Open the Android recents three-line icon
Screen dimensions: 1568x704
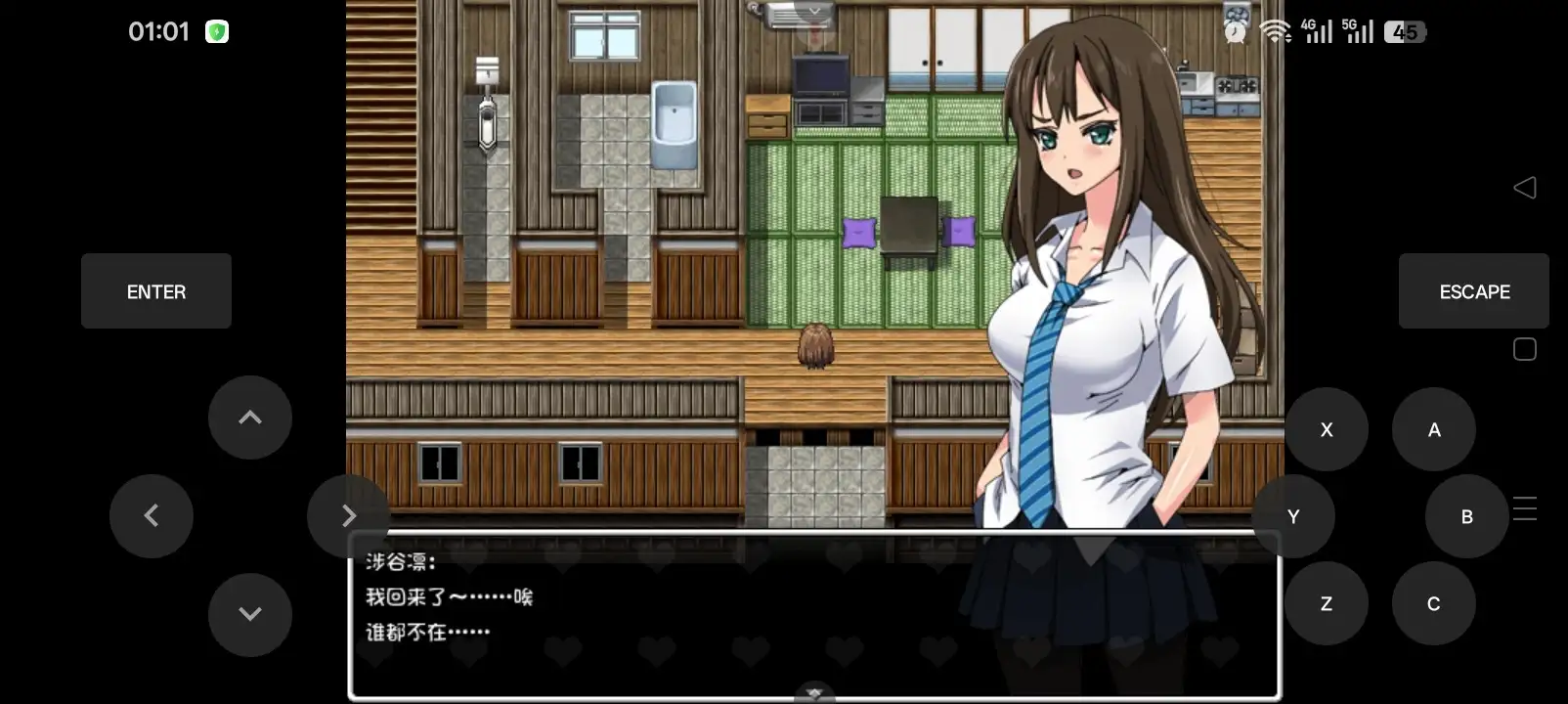click(x=1525, y=508)
